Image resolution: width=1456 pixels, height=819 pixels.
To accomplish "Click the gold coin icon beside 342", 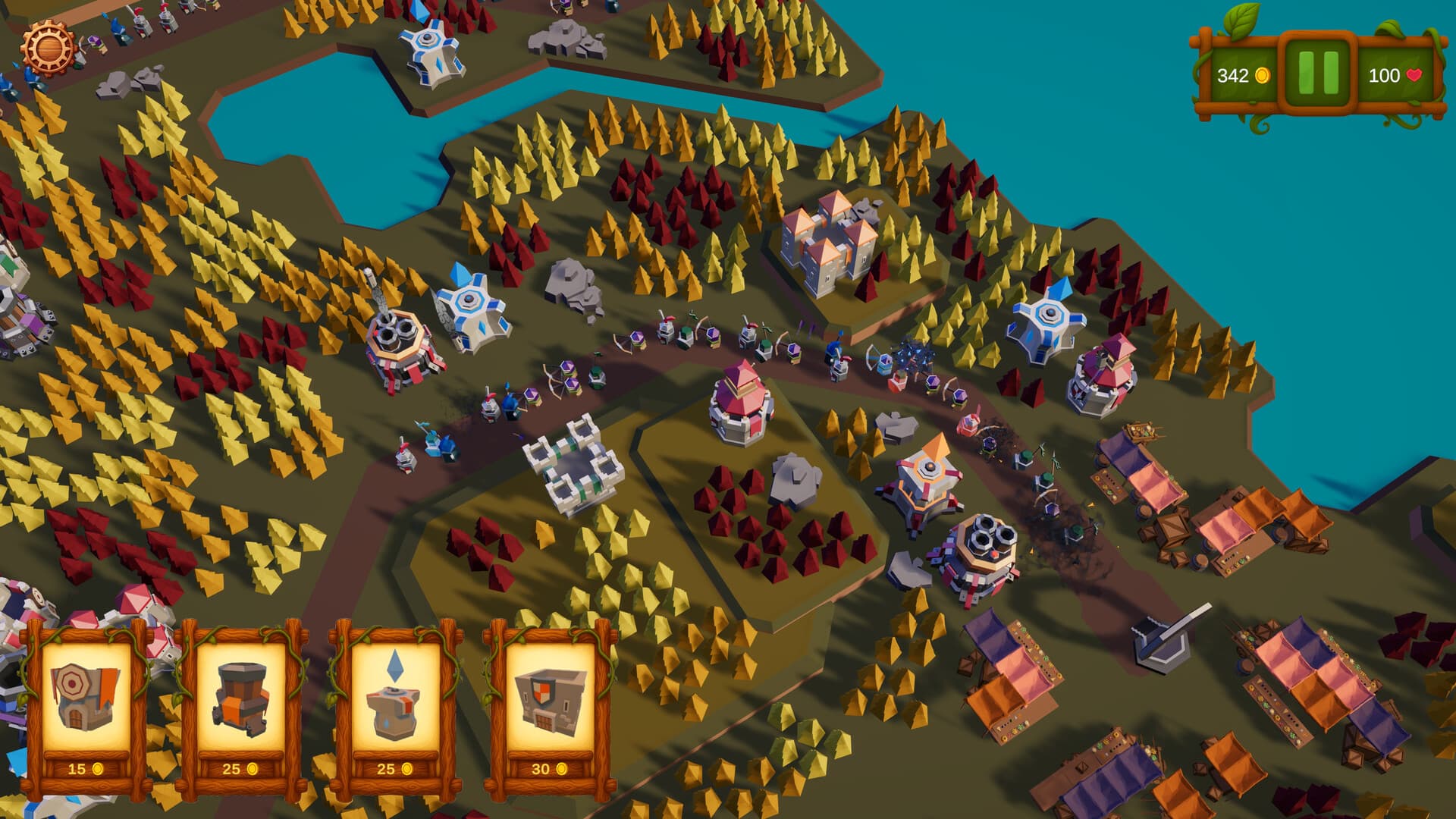I will 1263,75.
